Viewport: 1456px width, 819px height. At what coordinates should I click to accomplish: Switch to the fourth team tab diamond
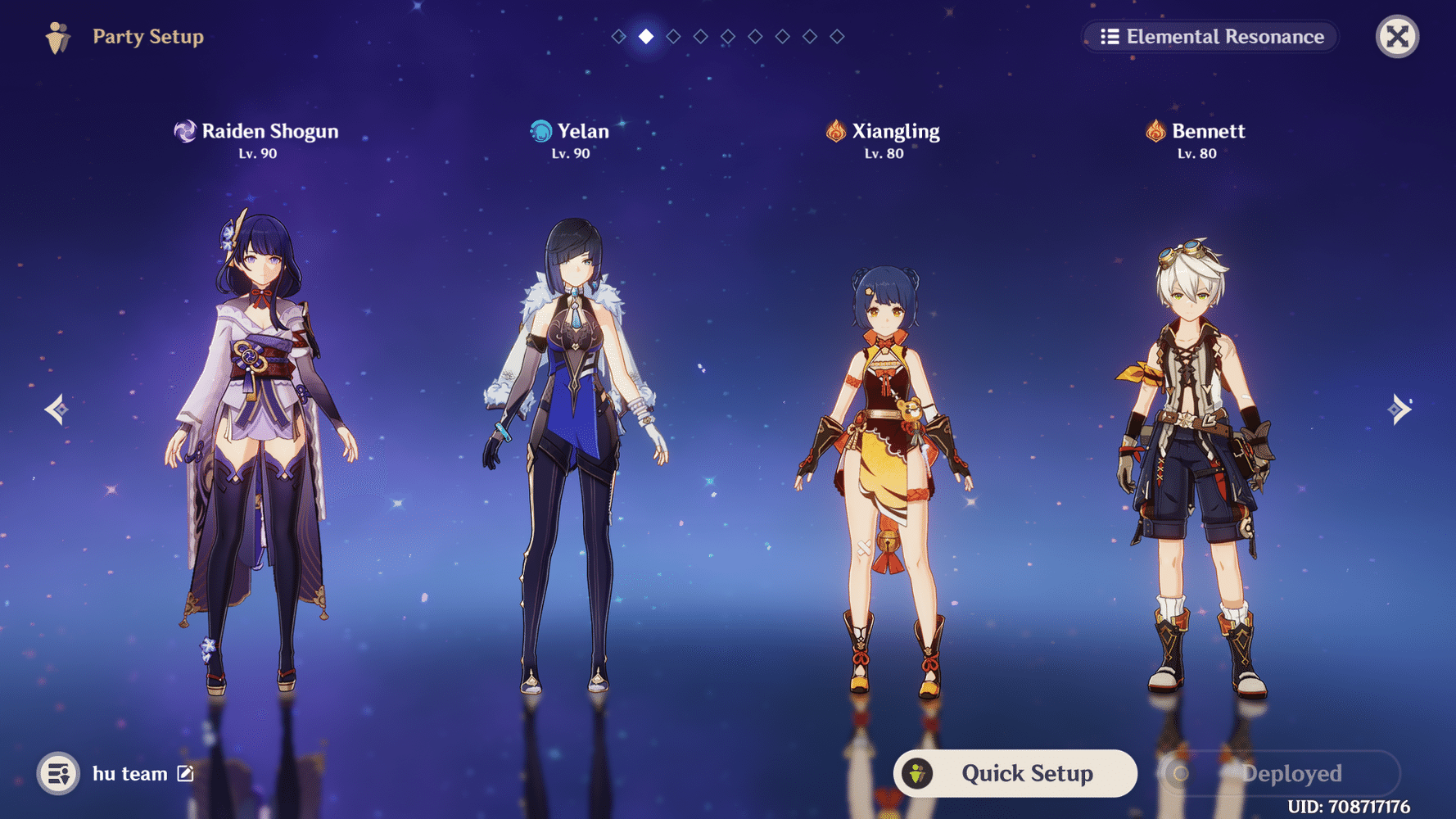tap(700, 35)
